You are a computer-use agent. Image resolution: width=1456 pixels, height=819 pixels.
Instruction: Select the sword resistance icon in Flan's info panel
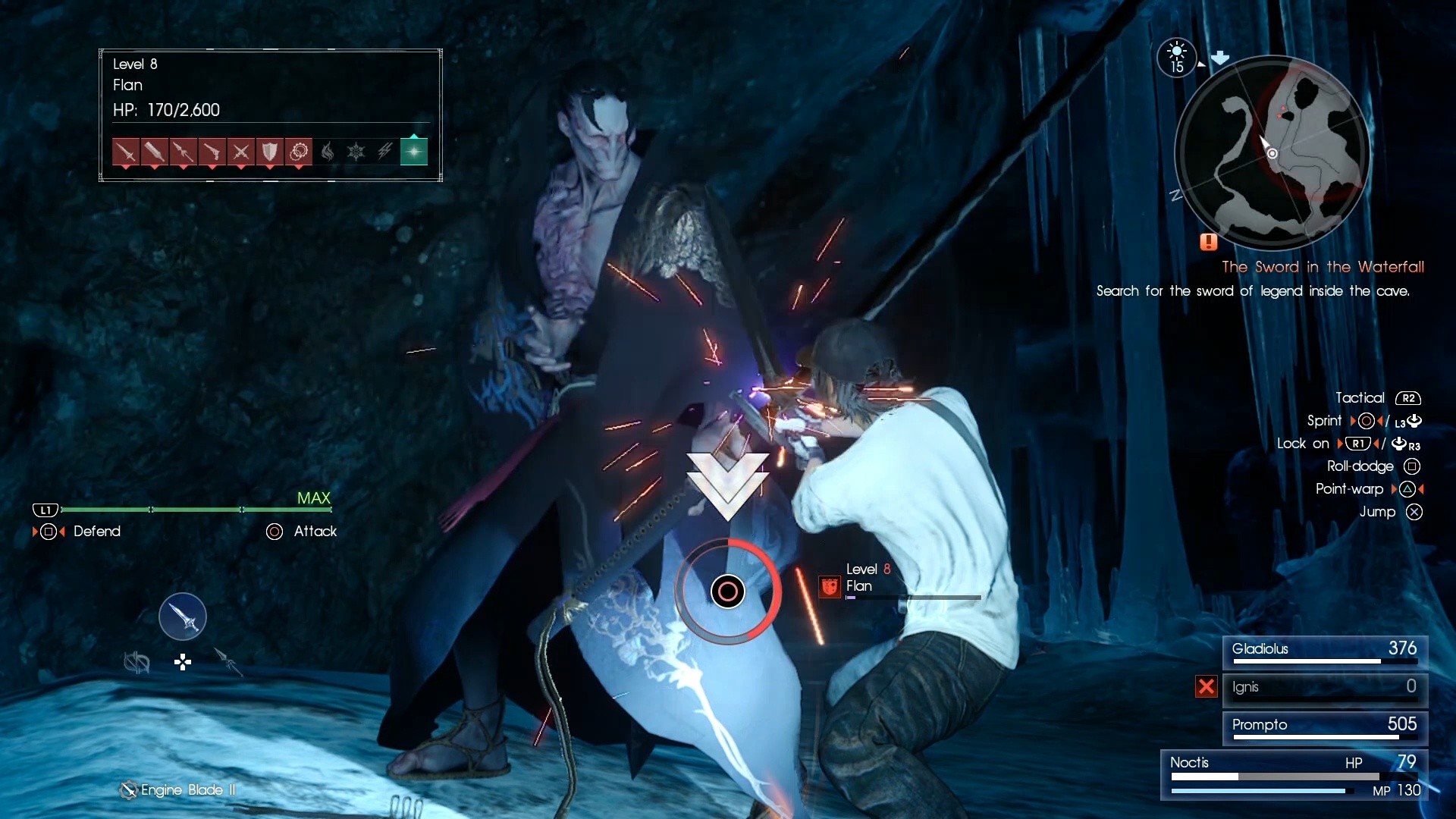click(x=125, y=152)
